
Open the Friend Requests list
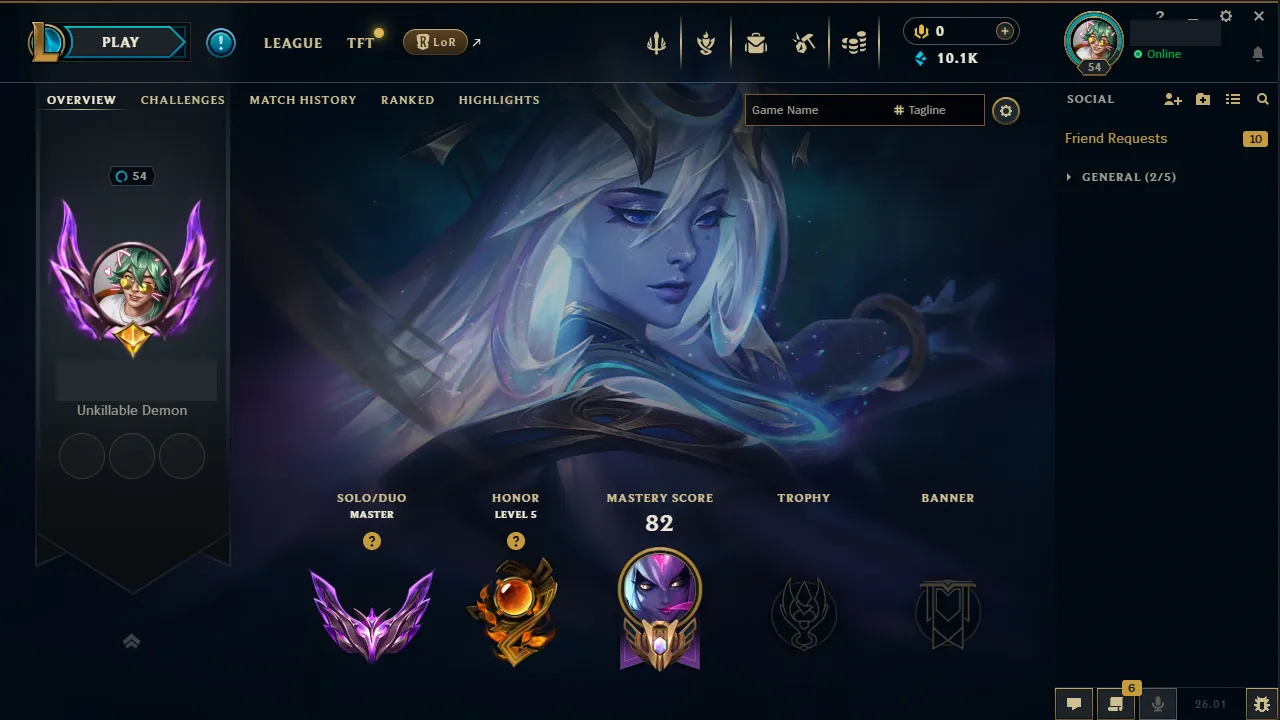pos(1115,138)
